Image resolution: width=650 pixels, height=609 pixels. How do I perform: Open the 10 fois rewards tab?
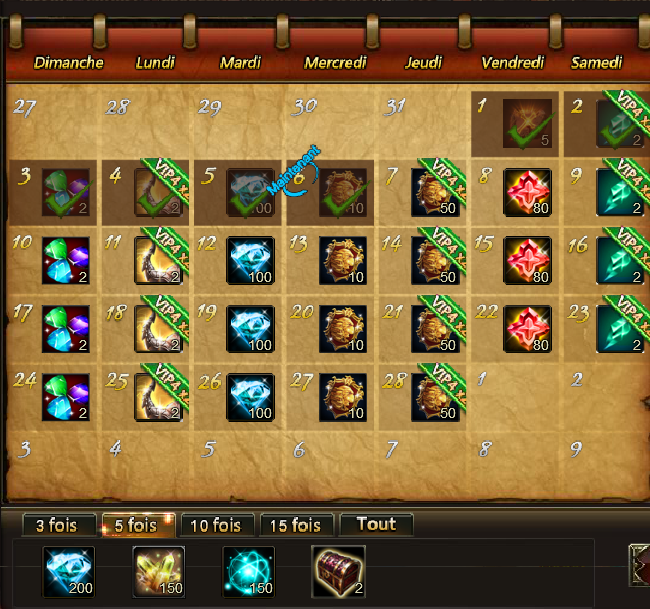tap(214, 525)
